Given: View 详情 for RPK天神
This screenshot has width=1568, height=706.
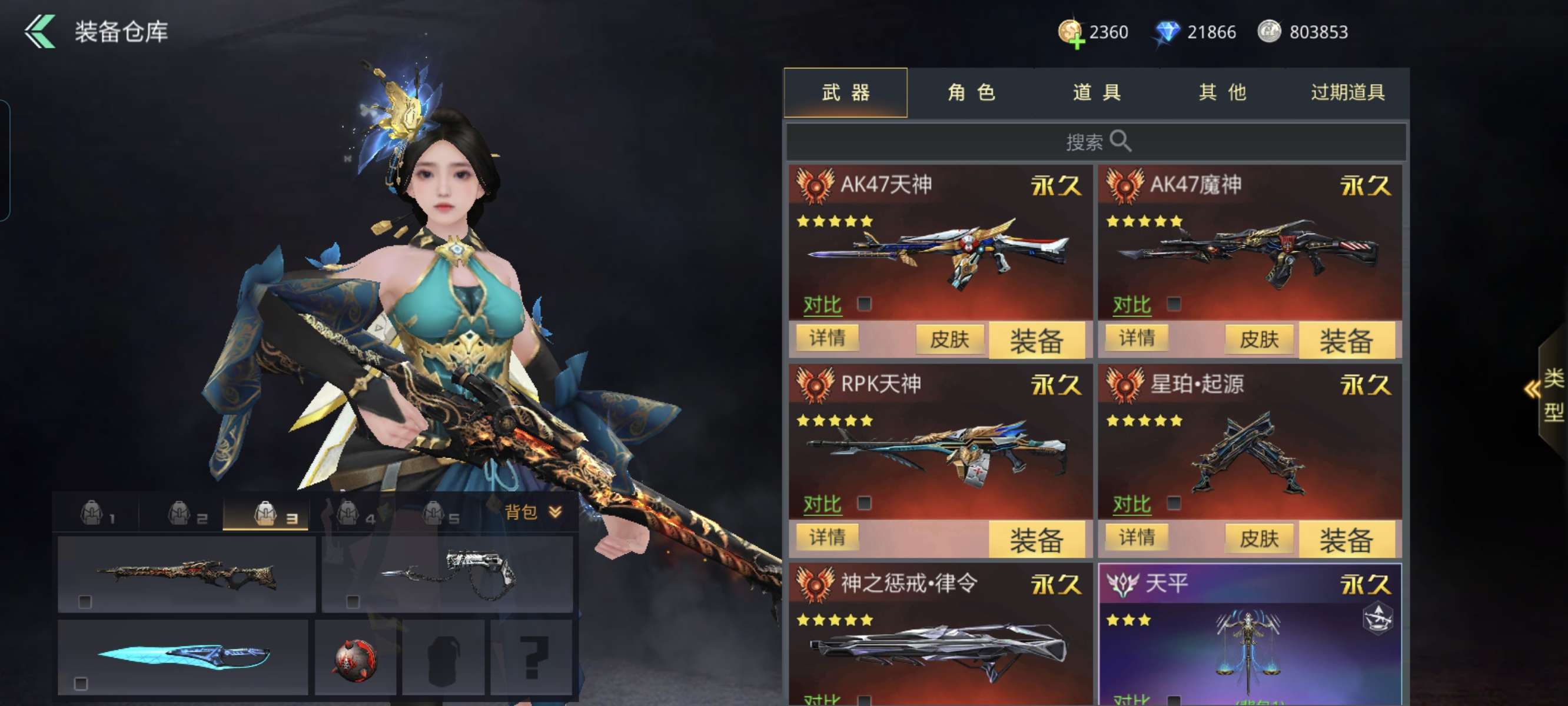Looking at the screenshot, I should [x=827, y=537].
